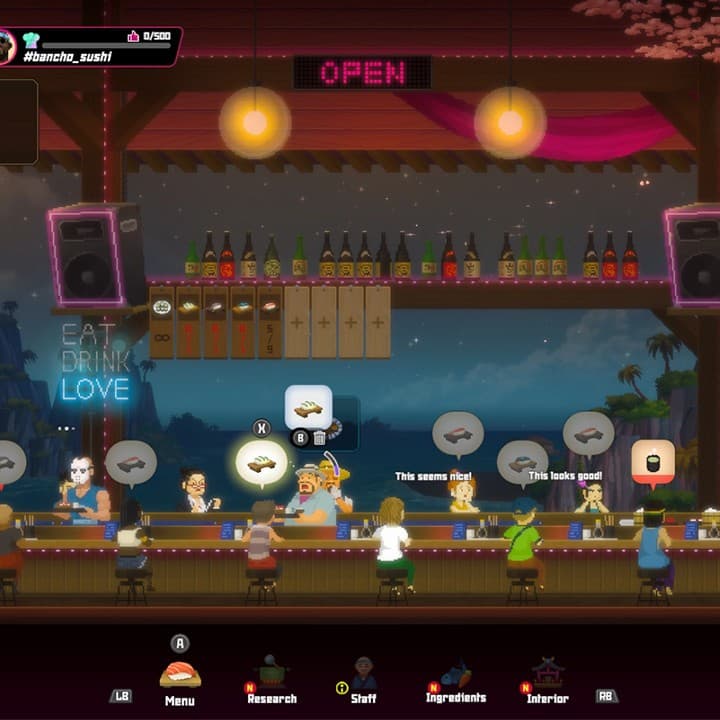This screenshot has width=720, height=720.
Task: Choose the unlimited rice dish menu slot
Action: pyautogui.click(x=162, y=322)
